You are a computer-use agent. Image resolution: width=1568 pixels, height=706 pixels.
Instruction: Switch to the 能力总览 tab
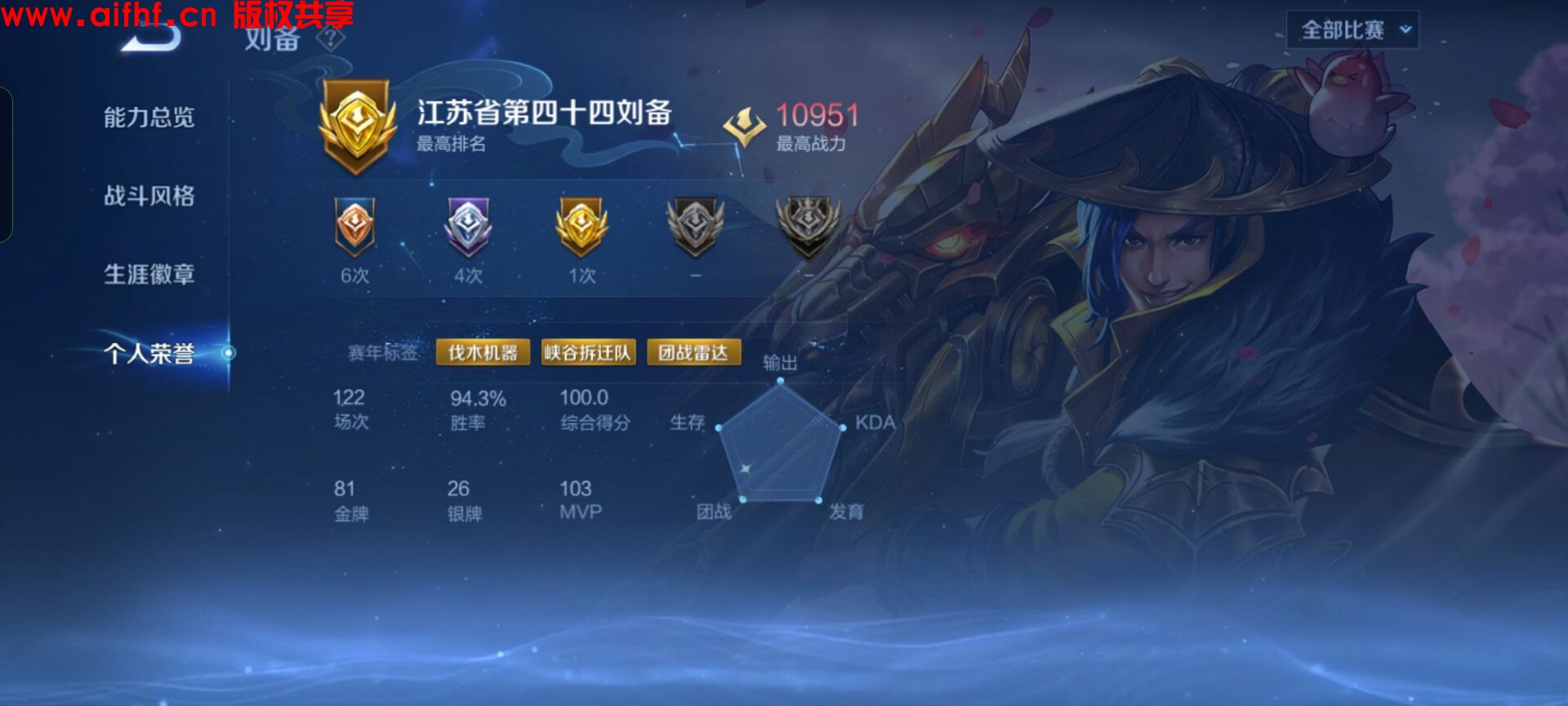click(148, 119)
